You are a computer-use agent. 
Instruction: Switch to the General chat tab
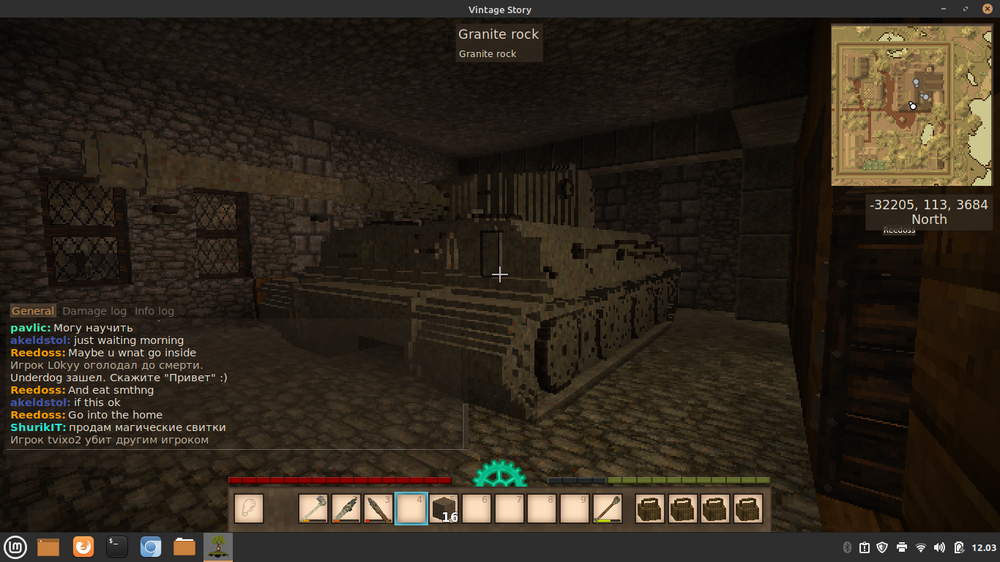click(33, 311)
